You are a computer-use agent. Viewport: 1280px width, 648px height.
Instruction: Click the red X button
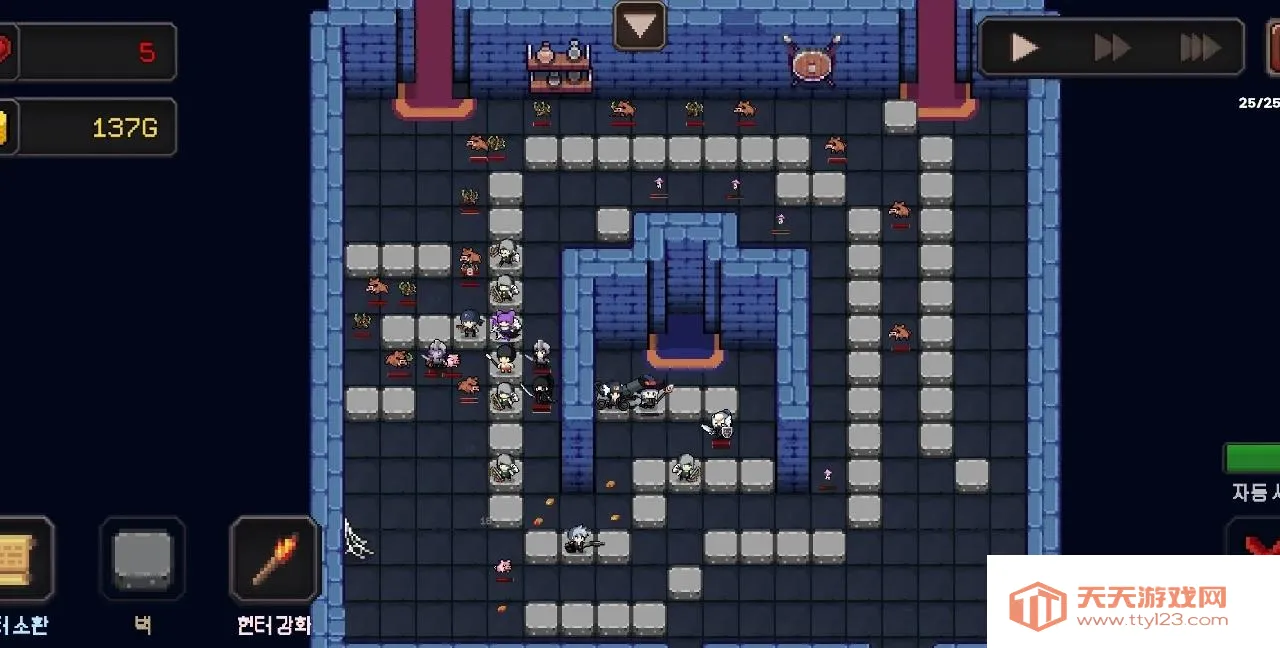click(1258, 542)
